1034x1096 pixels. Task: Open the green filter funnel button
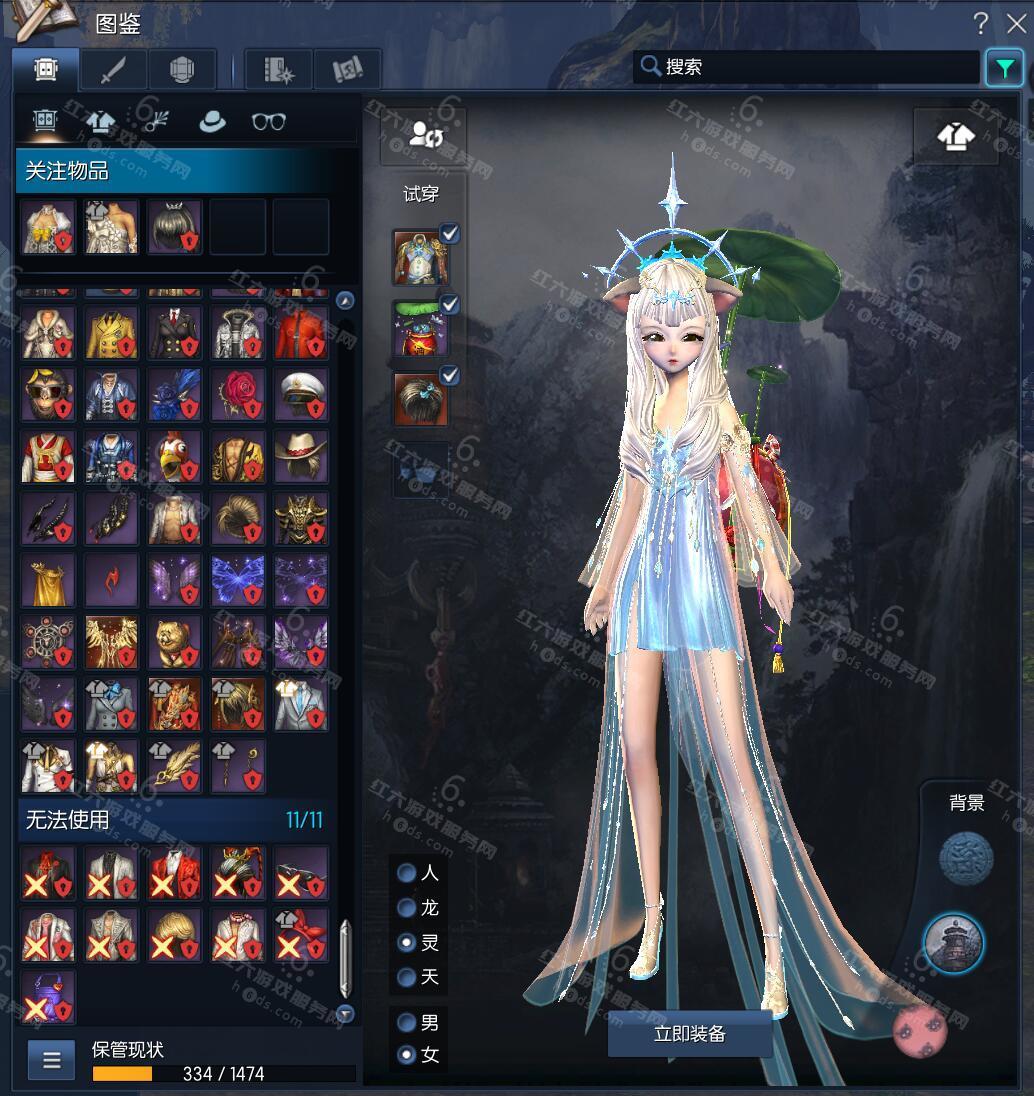[1003, 68]
